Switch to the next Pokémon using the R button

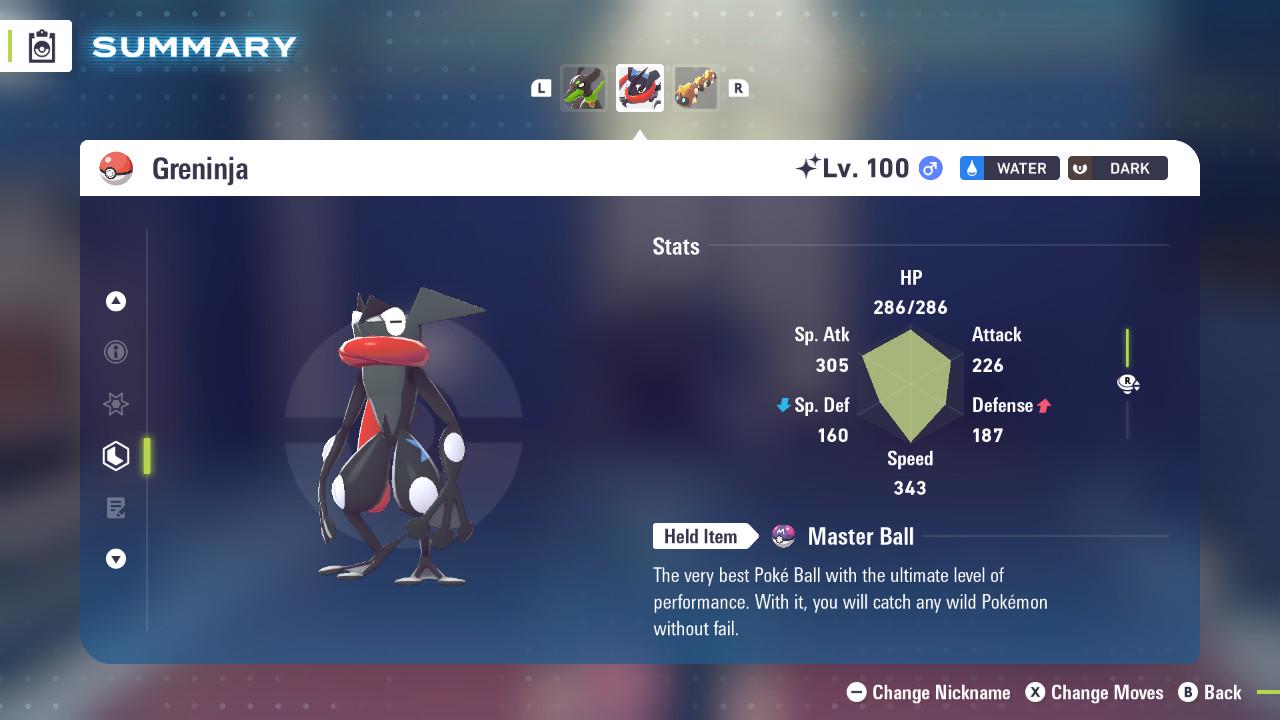[x=738, y=88]
